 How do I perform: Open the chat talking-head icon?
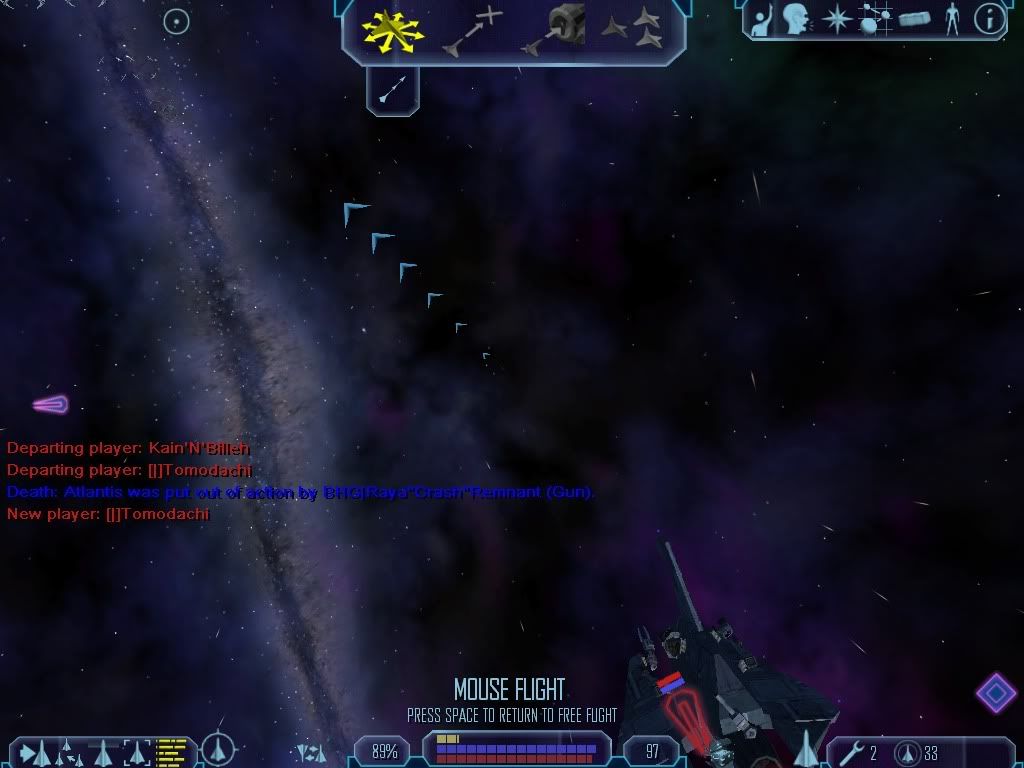(796, 19)
